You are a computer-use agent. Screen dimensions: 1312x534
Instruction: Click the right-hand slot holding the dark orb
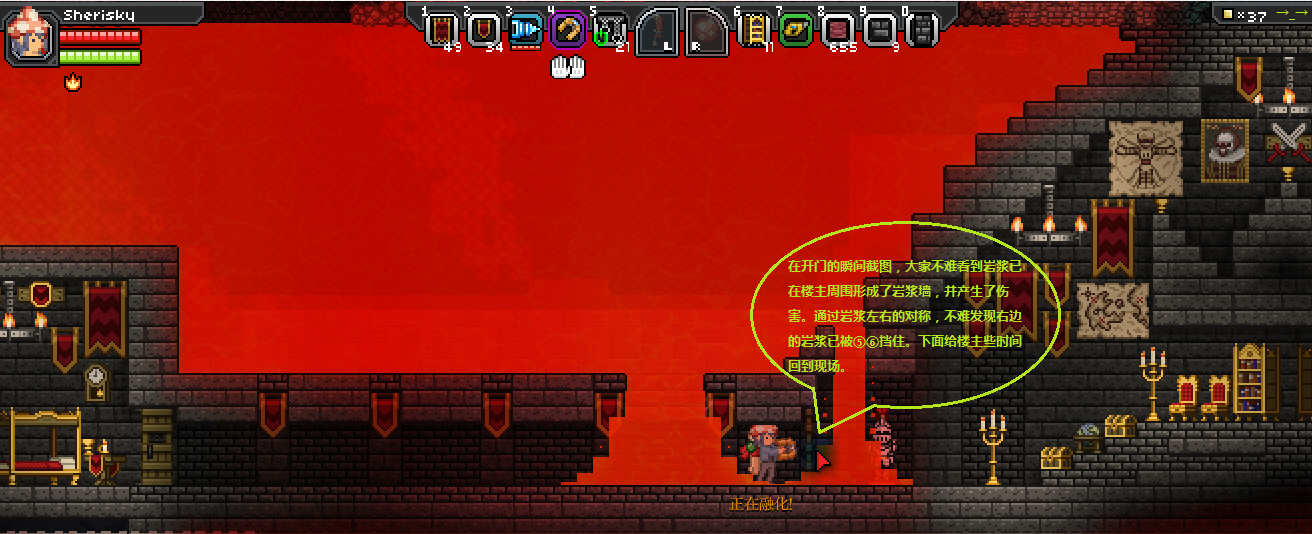(706, 31)
